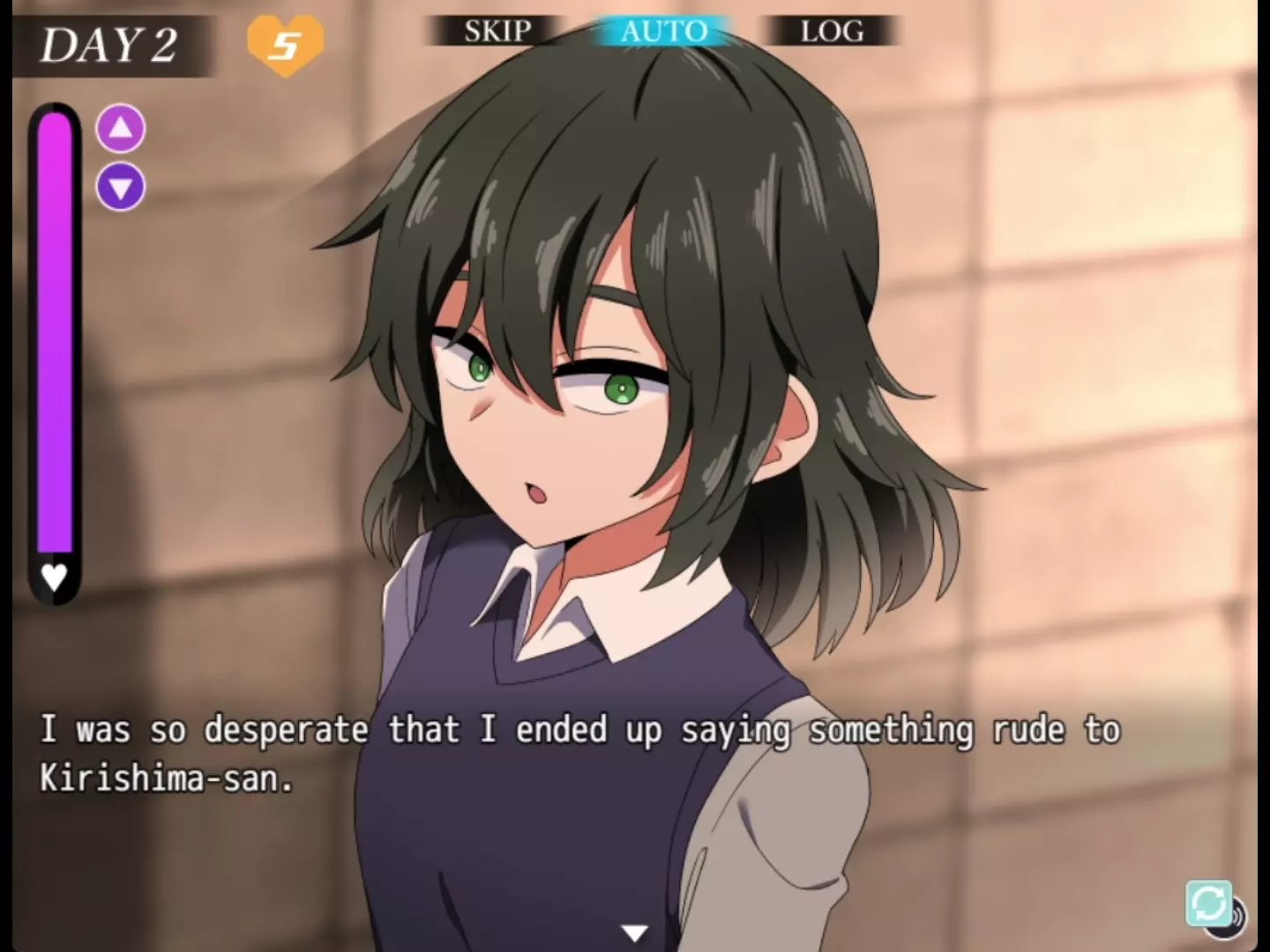1270x952 pixels.
Task: Open the dialogue LOG
Action: [832, 32]
